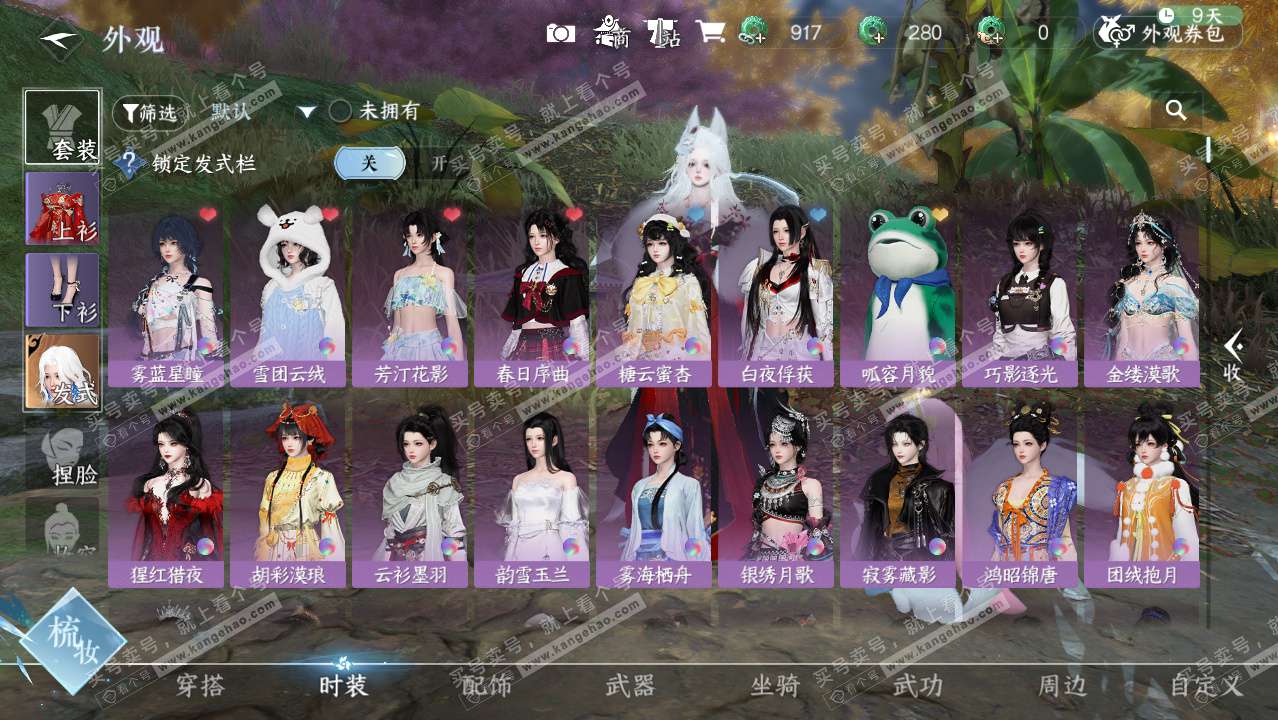Collapse the panel with 收 arrow

(1233, 356)
